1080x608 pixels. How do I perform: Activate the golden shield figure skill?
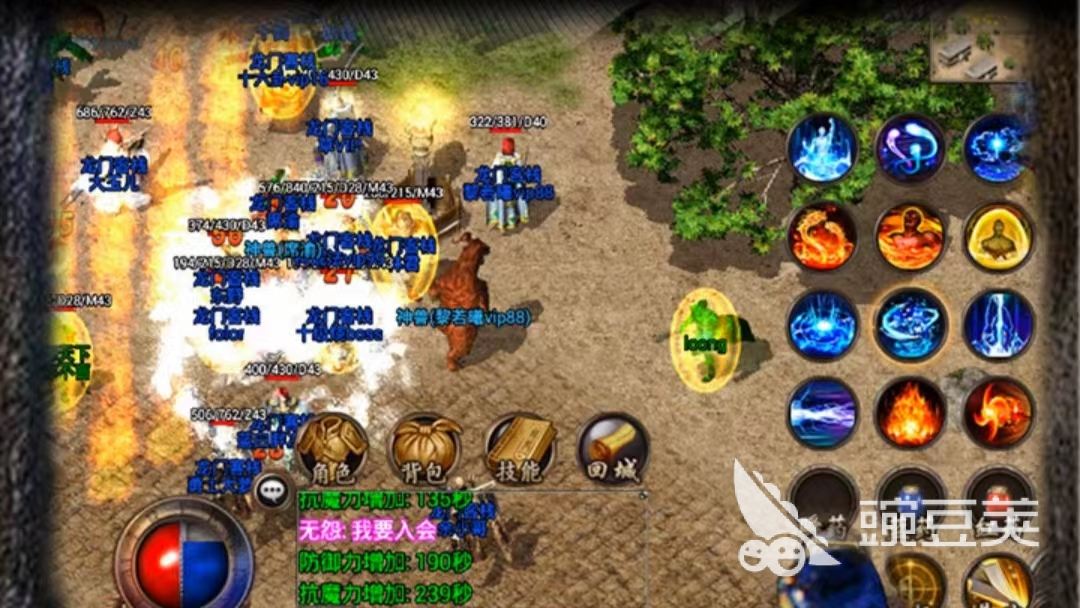(x=998, y=237)
